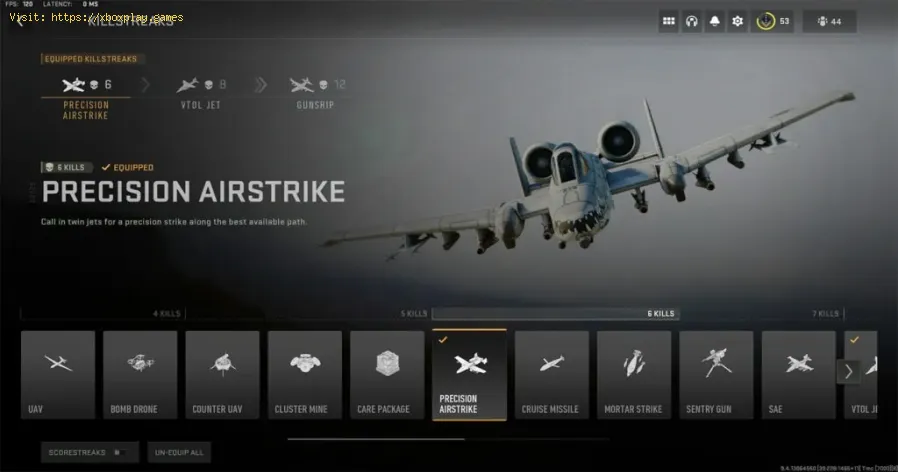The image size is (898, 472).
Task: Open the settings gear icon
Action: click(x=738, y=21)
